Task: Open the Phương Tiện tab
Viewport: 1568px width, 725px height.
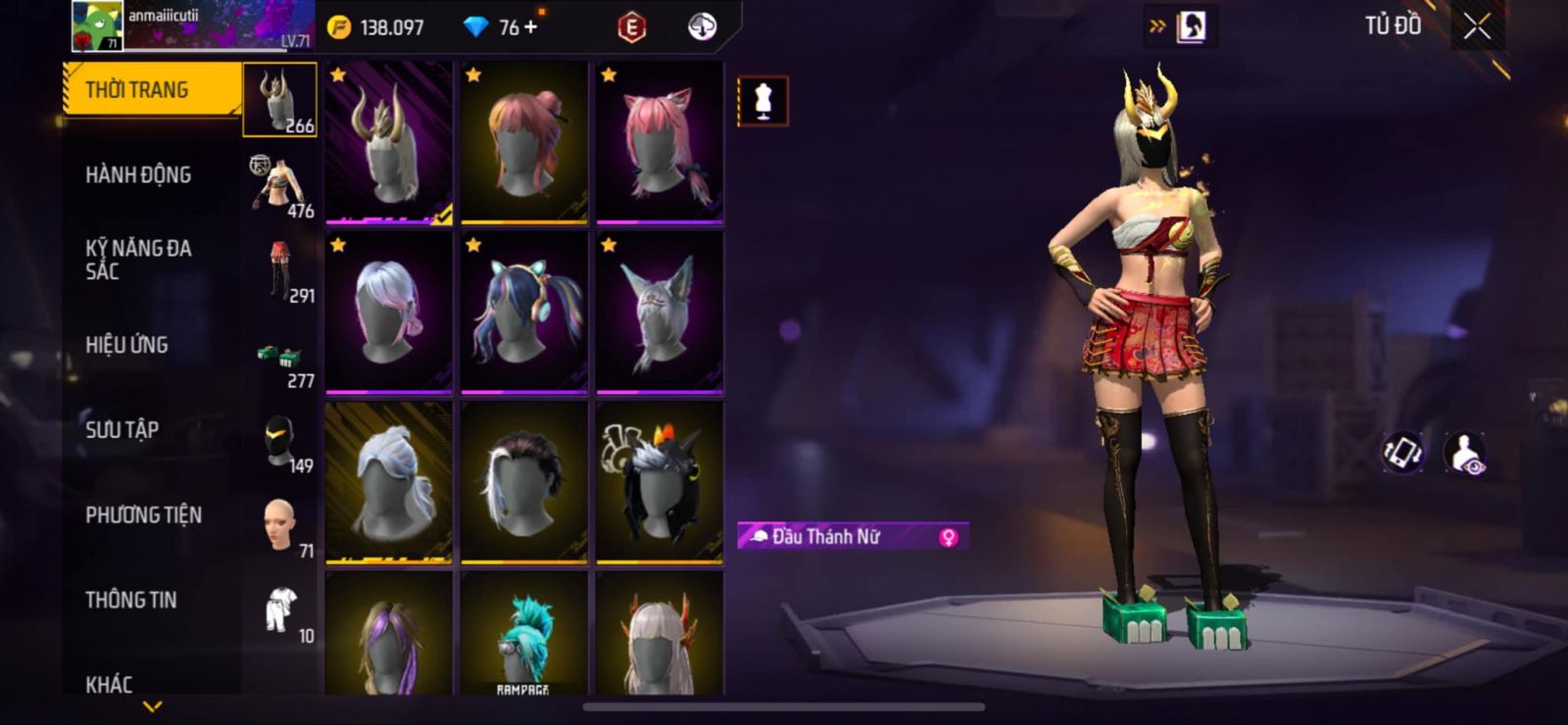Action: coord(143,514)
